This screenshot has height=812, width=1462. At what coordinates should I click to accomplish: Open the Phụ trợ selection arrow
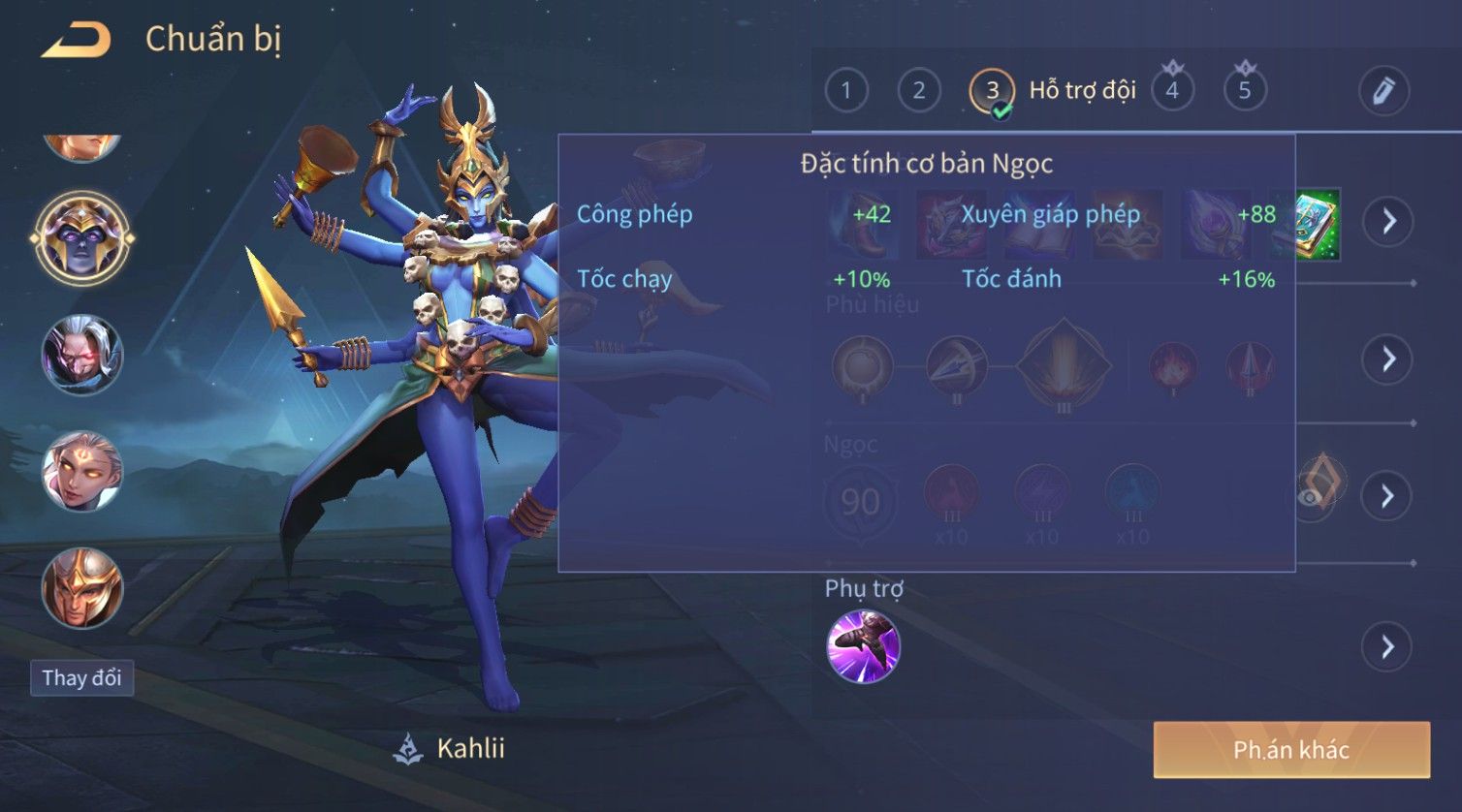[1387, 646]
